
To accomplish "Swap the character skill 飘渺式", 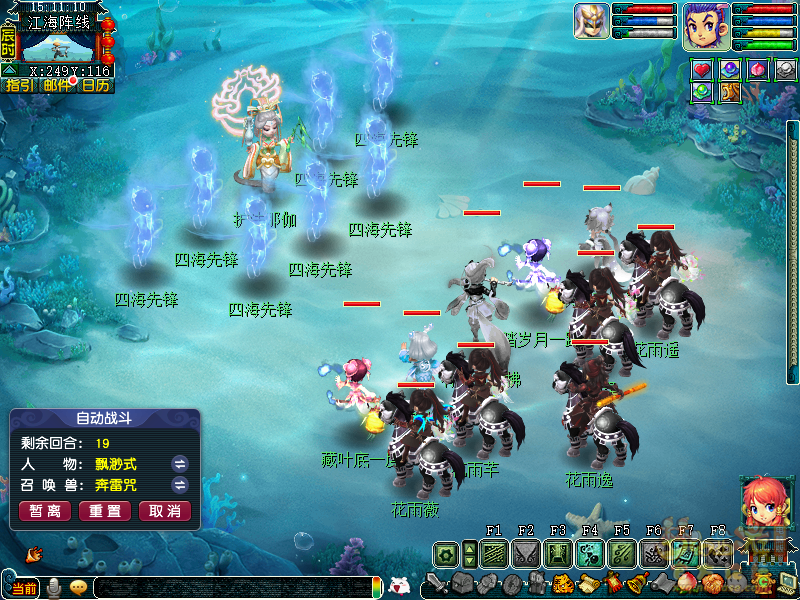I will tap(180, 464).
